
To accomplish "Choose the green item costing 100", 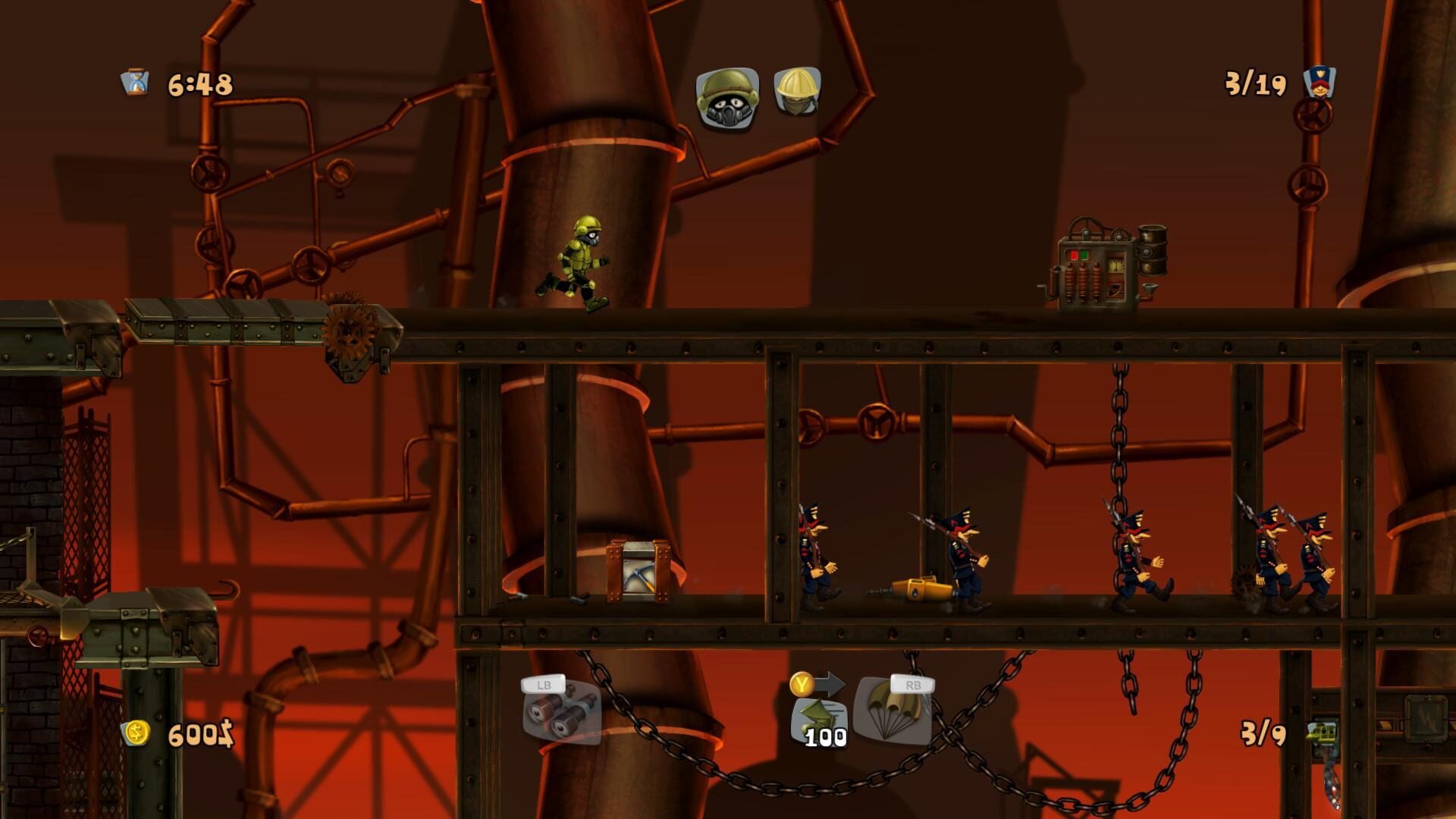I will click(x=821, y=721).
